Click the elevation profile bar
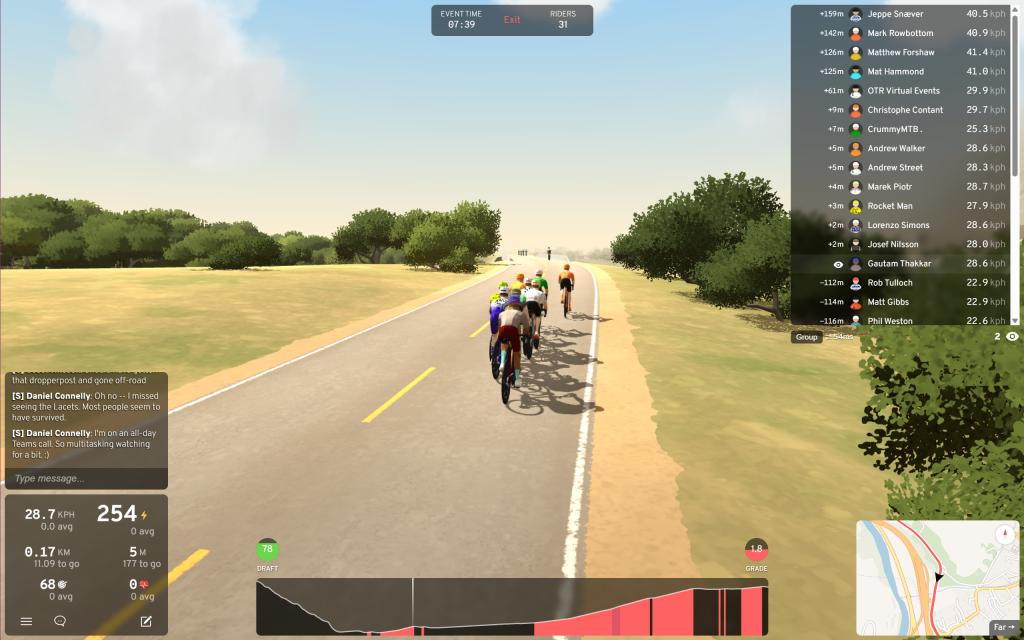 (x=512, y=607)
